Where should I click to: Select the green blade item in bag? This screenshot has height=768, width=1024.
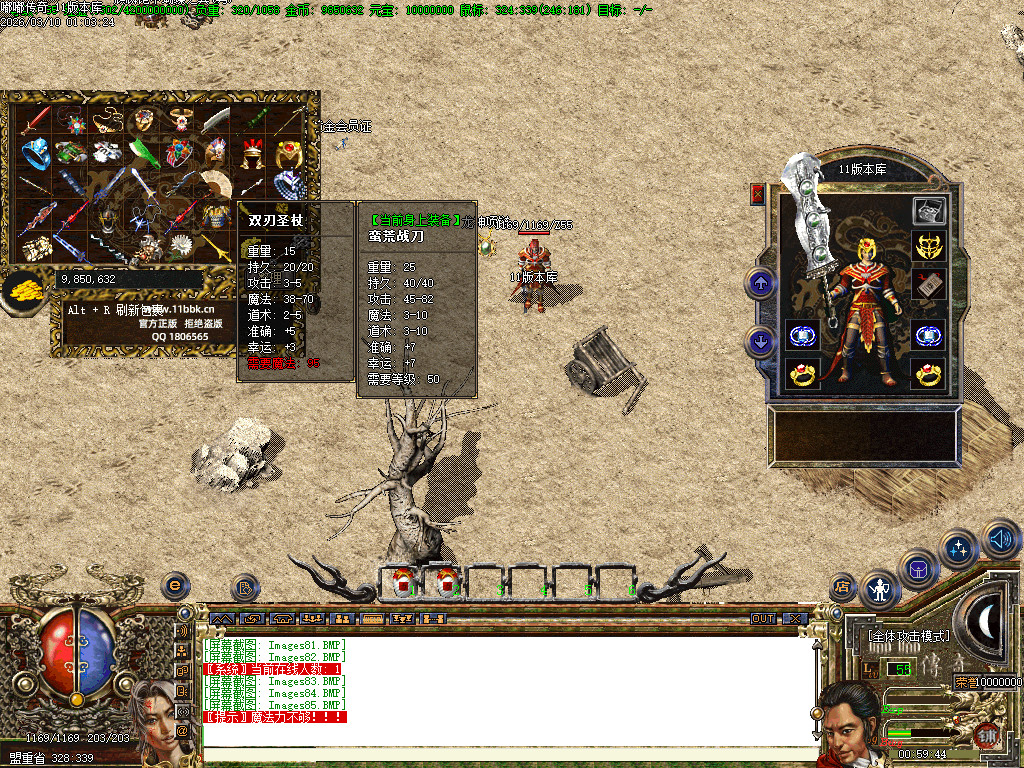click(142, 153)
